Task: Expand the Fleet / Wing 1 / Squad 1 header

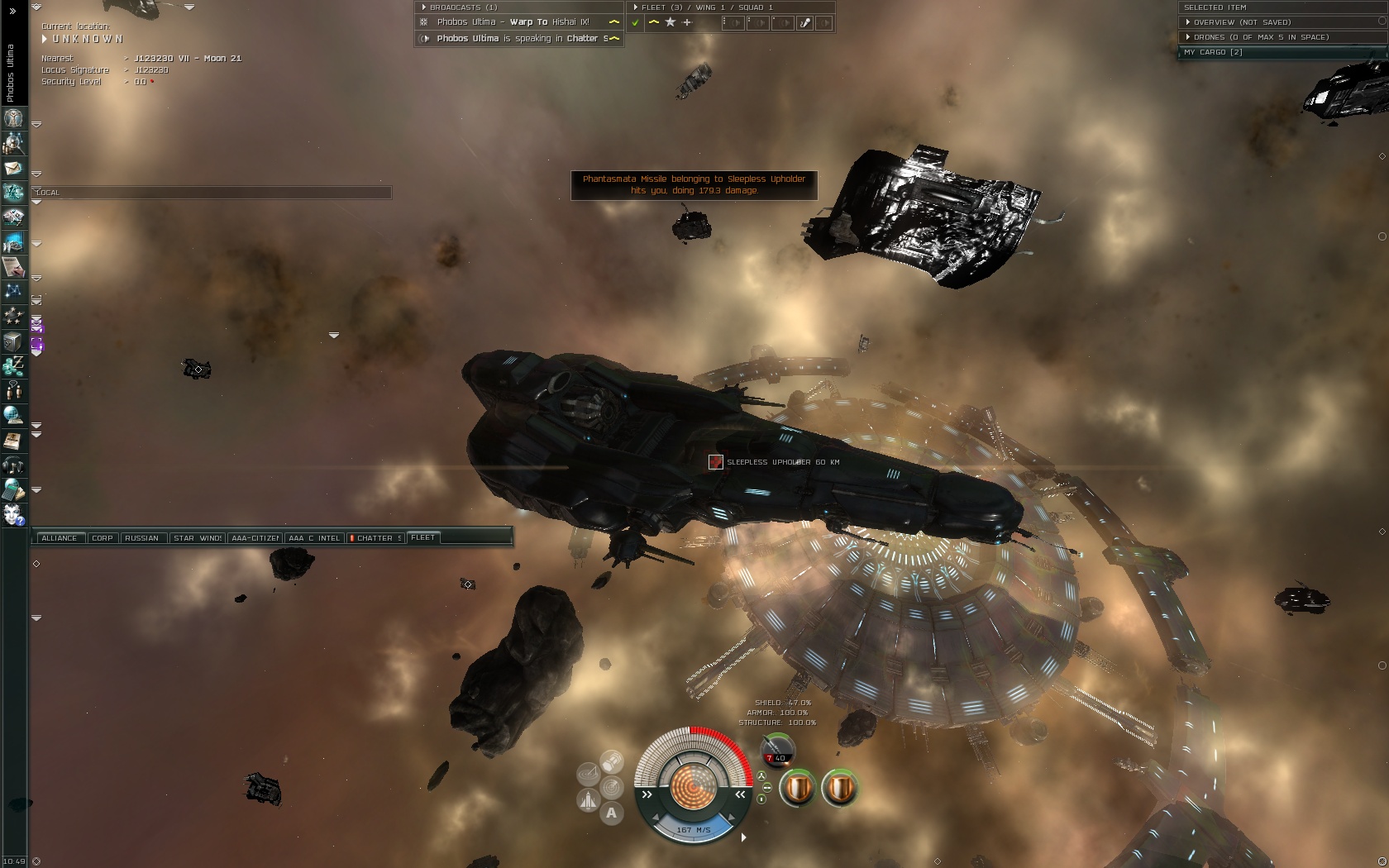Action: (707, 7)
